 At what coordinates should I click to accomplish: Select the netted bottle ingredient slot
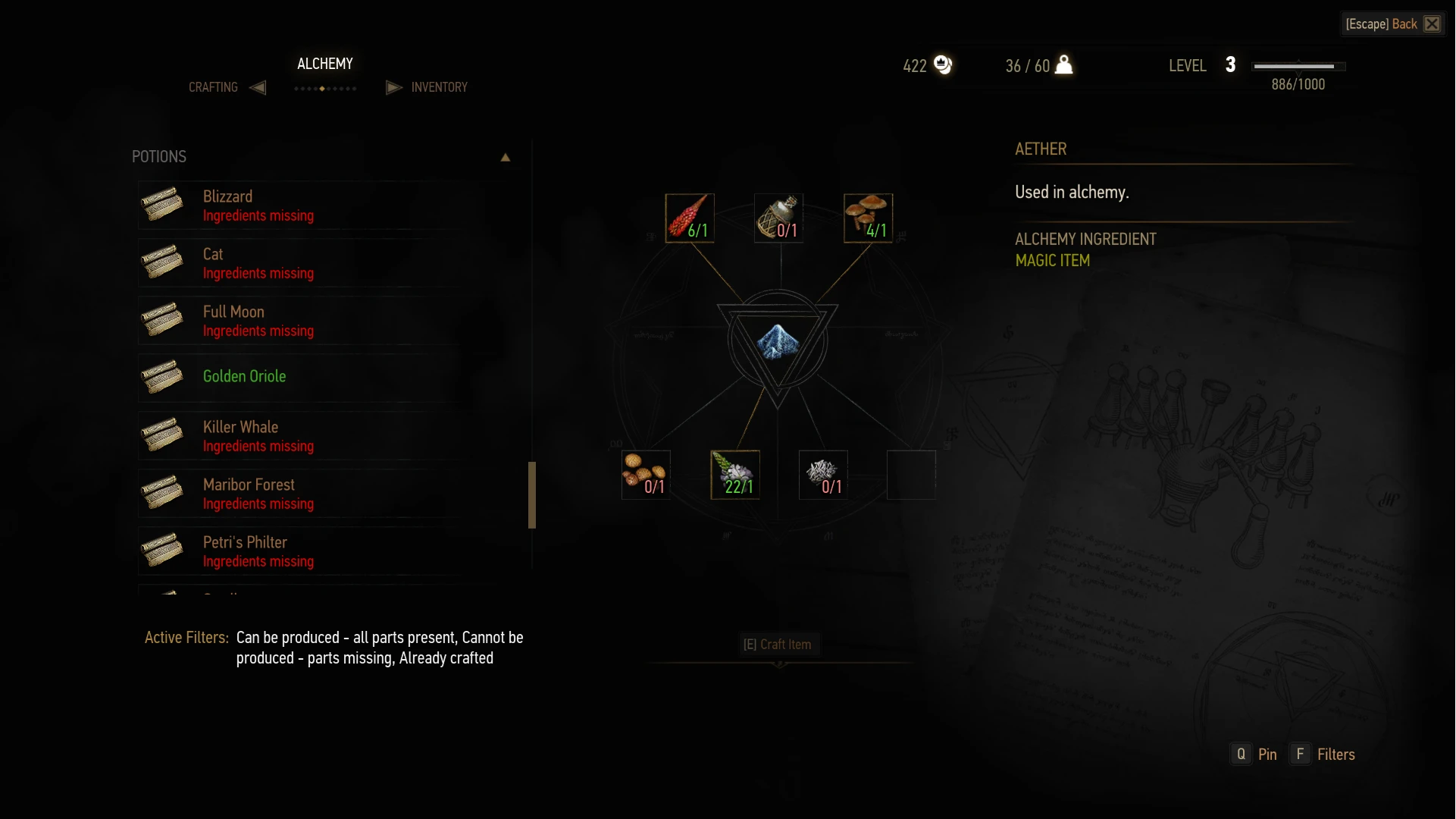[x=778, y=218]
